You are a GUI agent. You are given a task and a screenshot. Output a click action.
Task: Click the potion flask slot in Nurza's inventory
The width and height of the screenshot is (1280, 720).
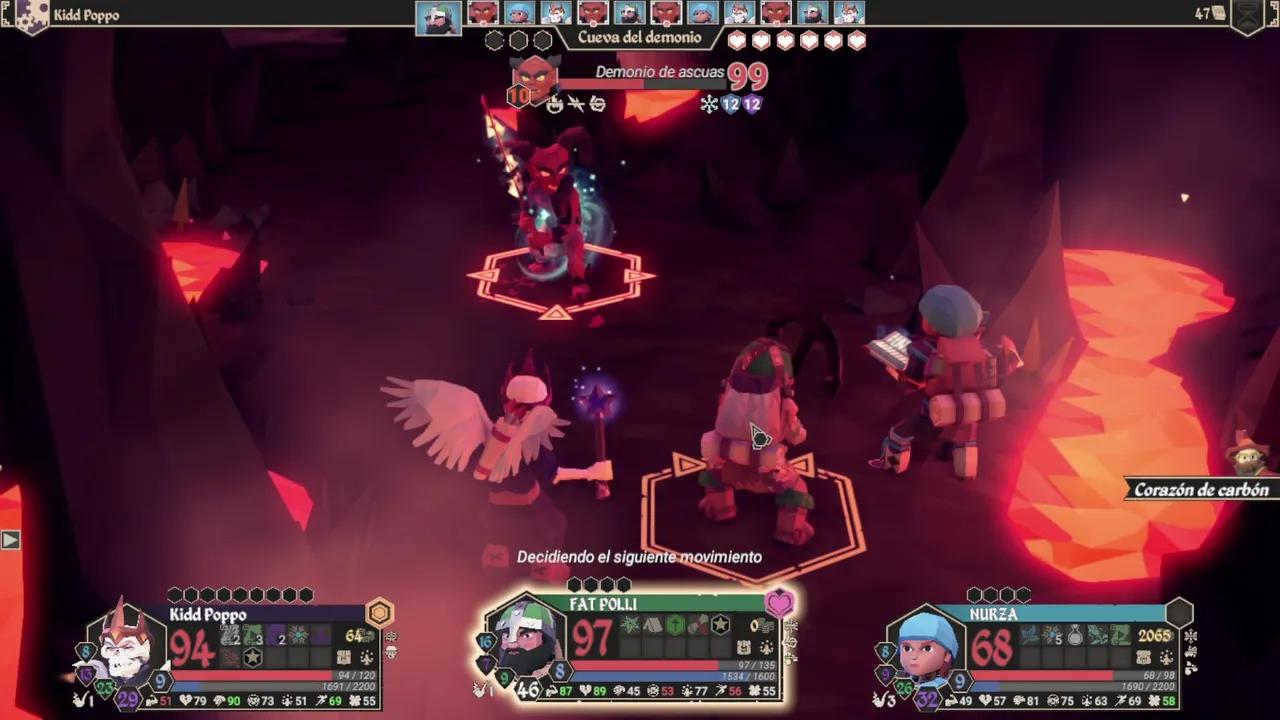1077,635
